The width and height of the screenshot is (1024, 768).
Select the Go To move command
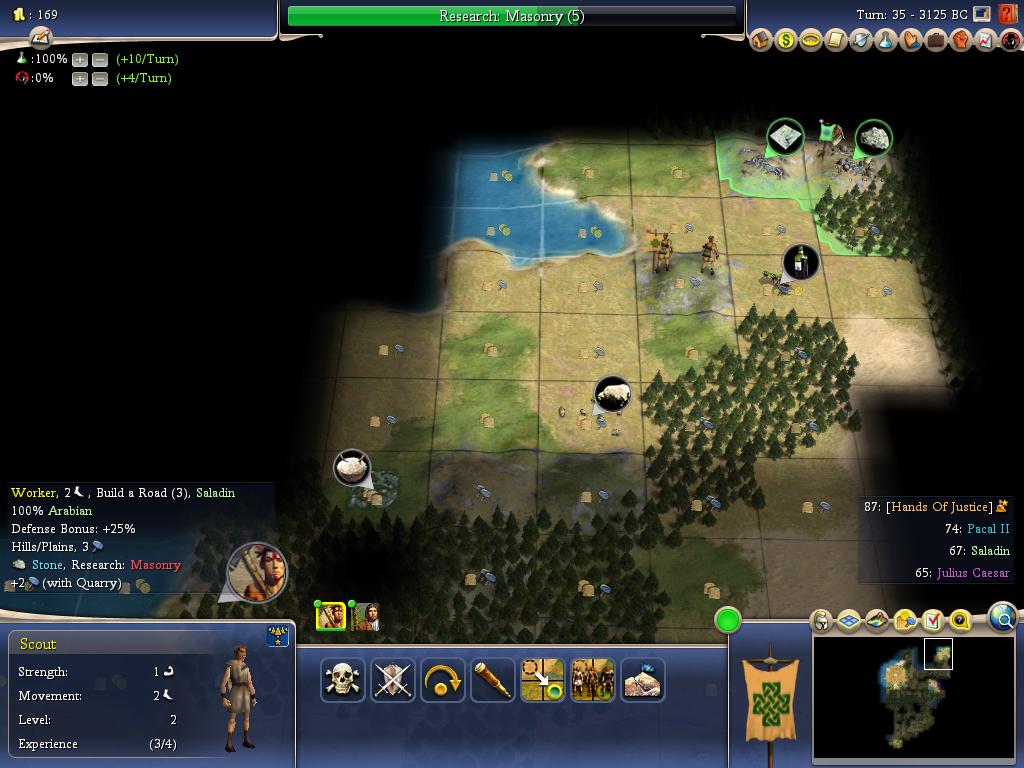[x=542, y=680]
